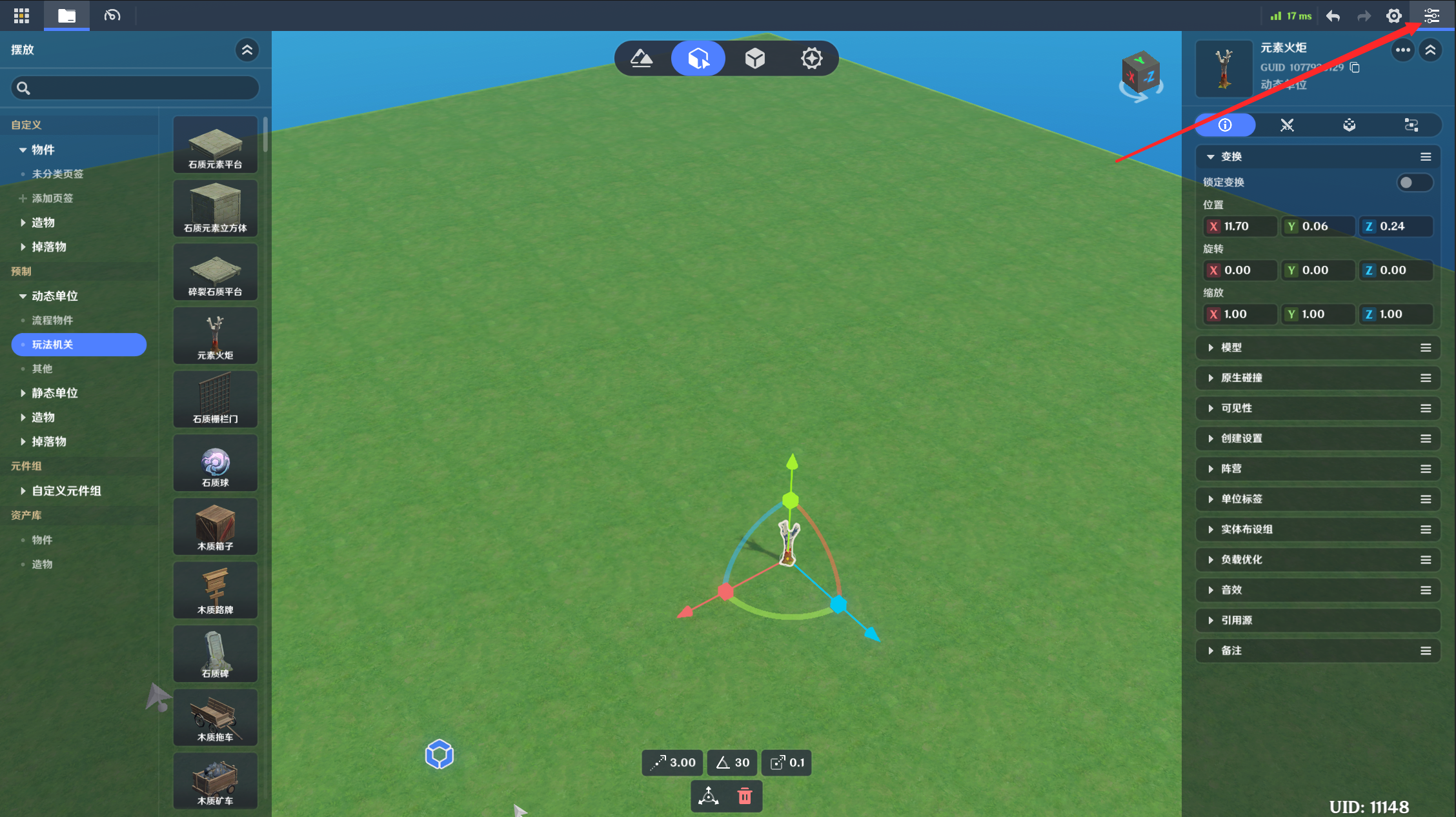The width and height of the screenshot is (1456, 817).
Task: Click the asset search field
Action: click(x=136, y=88)
